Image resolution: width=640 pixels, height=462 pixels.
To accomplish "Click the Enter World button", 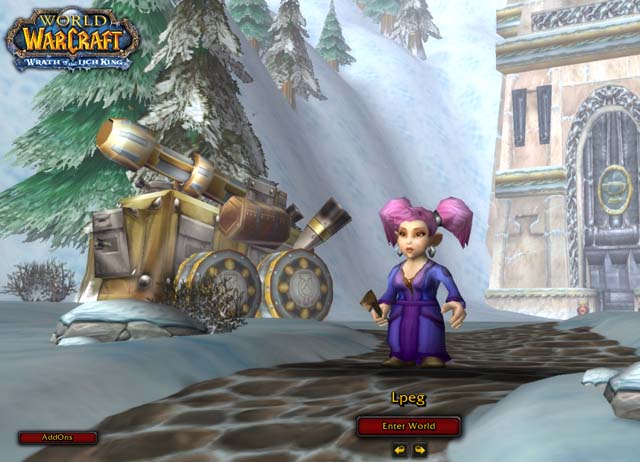I will click(409, 426).
